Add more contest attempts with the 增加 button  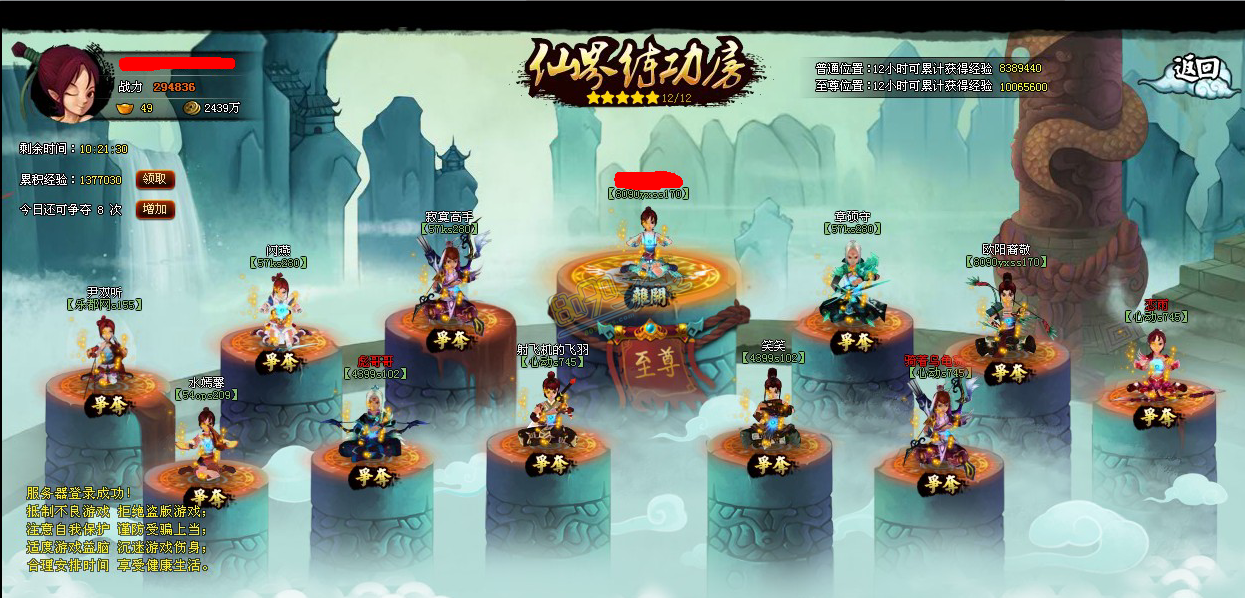click(x=155, y=210)
